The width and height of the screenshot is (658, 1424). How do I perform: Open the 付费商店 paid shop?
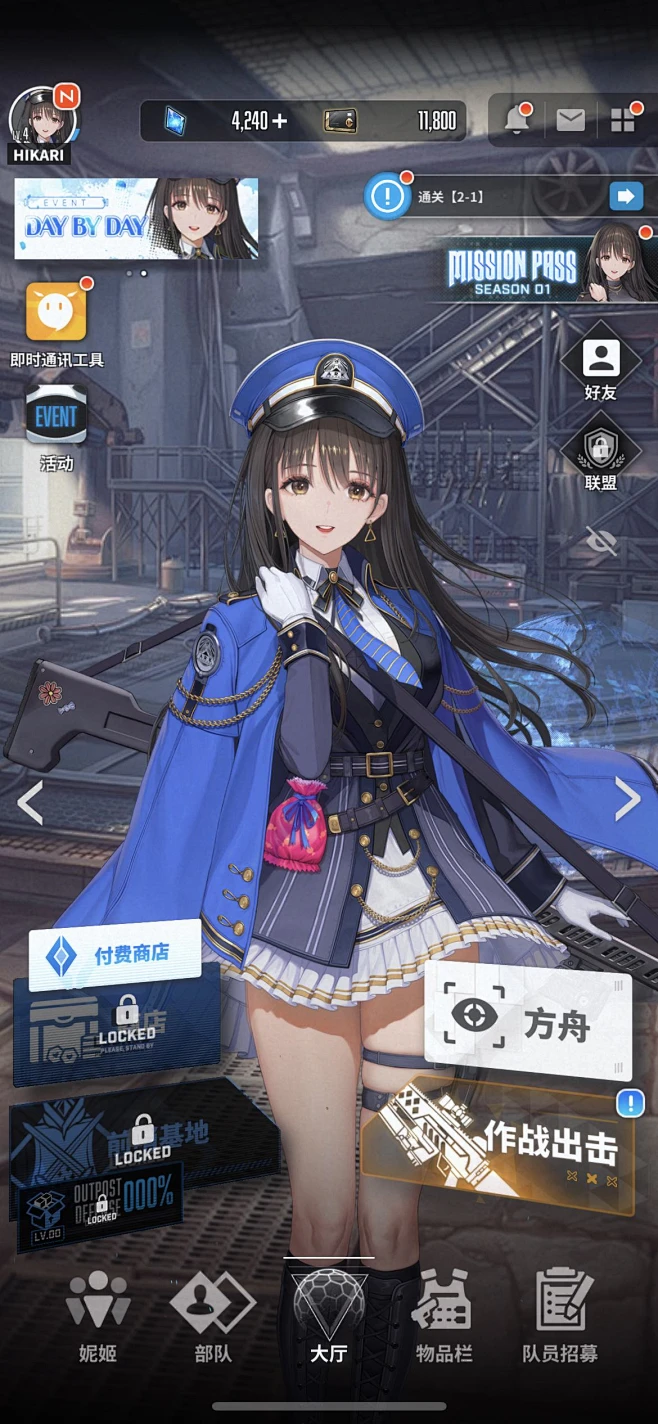(x=115, y=954)
